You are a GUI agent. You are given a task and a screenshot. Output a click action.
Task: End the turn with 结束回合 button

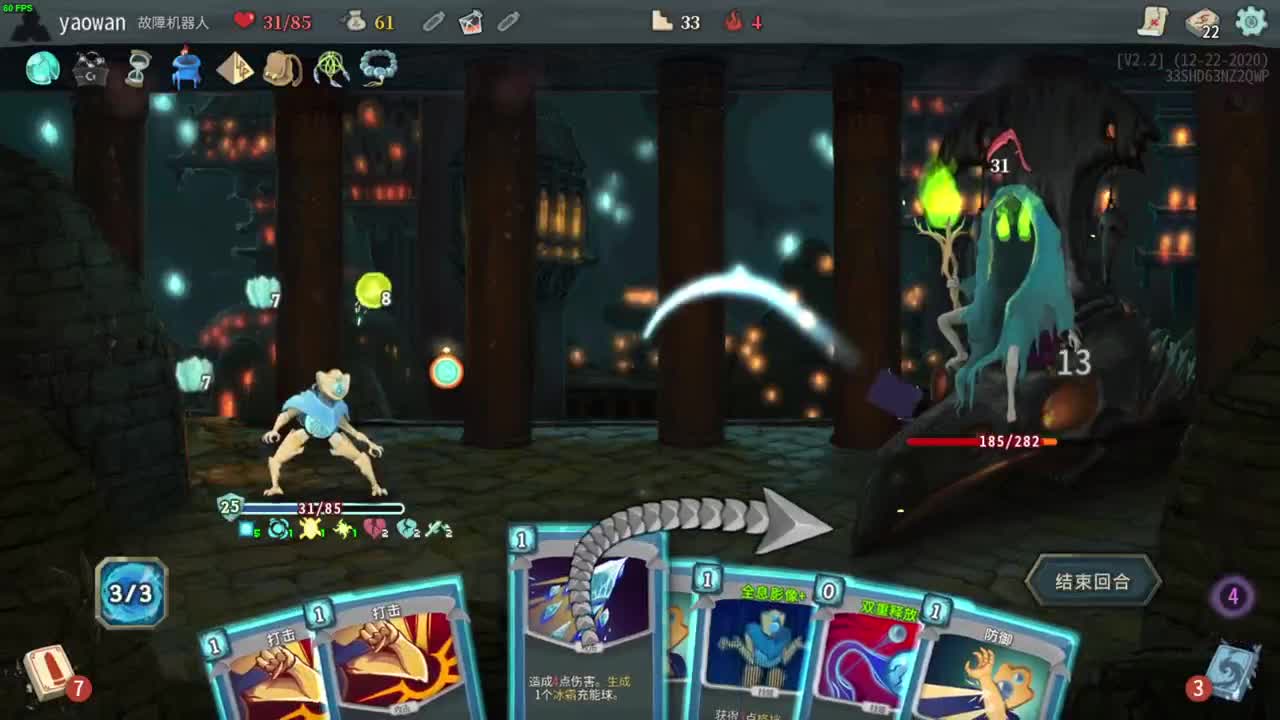coord(1092,582)
